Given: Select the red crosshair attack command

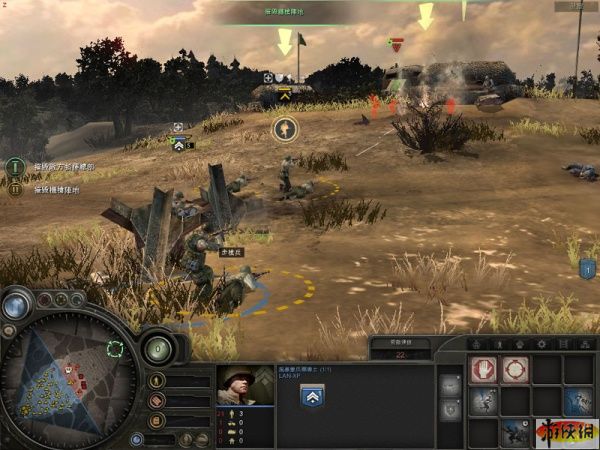Looking at the screenshot, I should (515, 370).
